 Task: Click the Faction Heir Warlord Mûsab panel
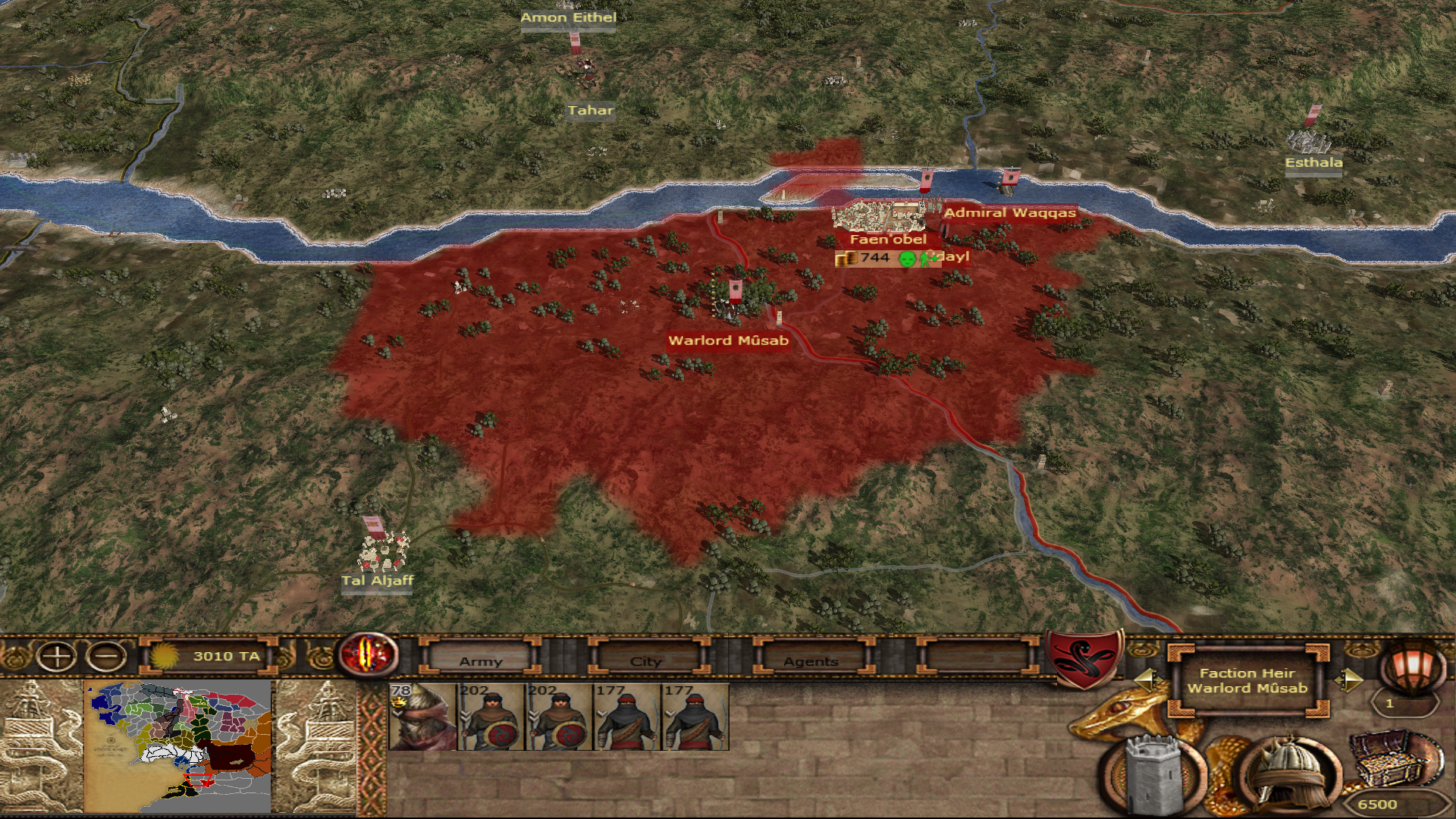[x=1247, y=681]
